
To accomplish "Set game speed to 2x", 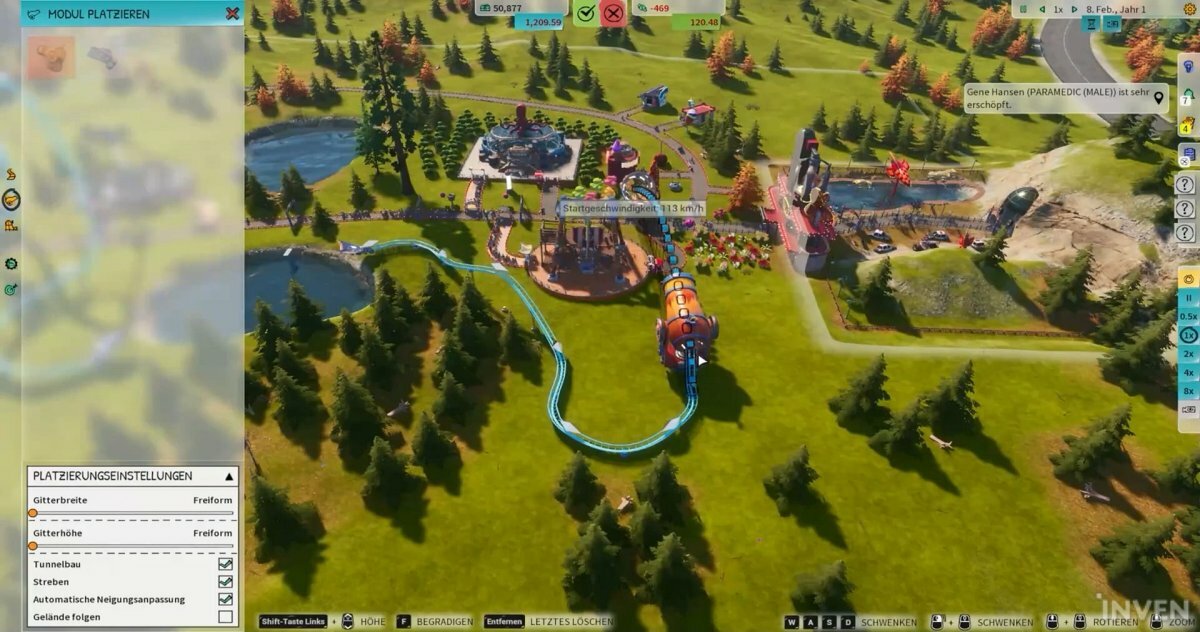I will (x=1189, y=354).
